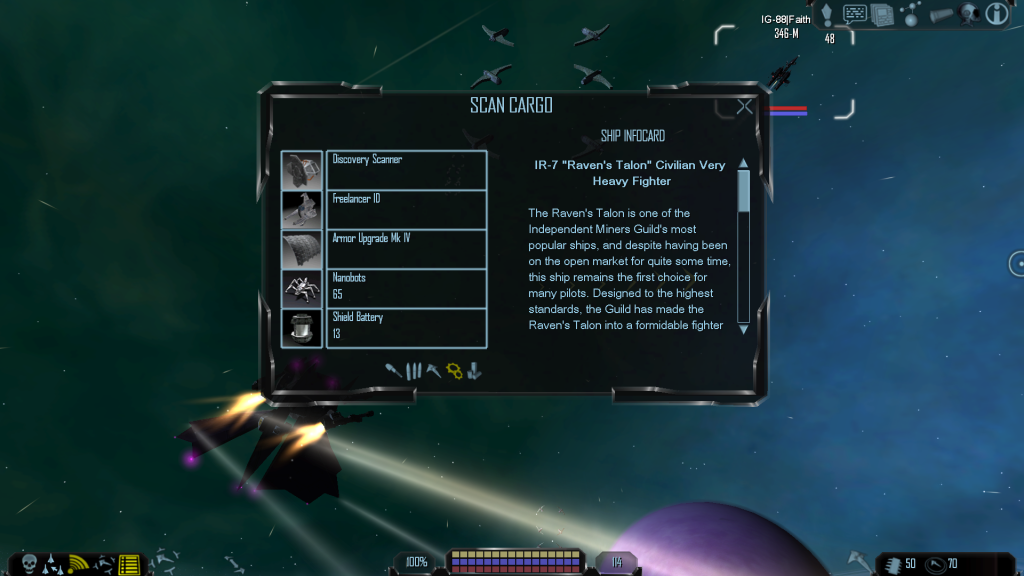1024x576 pixels.
Task: Show the ammunition filter in cargo list
Action: pos(414,371)
